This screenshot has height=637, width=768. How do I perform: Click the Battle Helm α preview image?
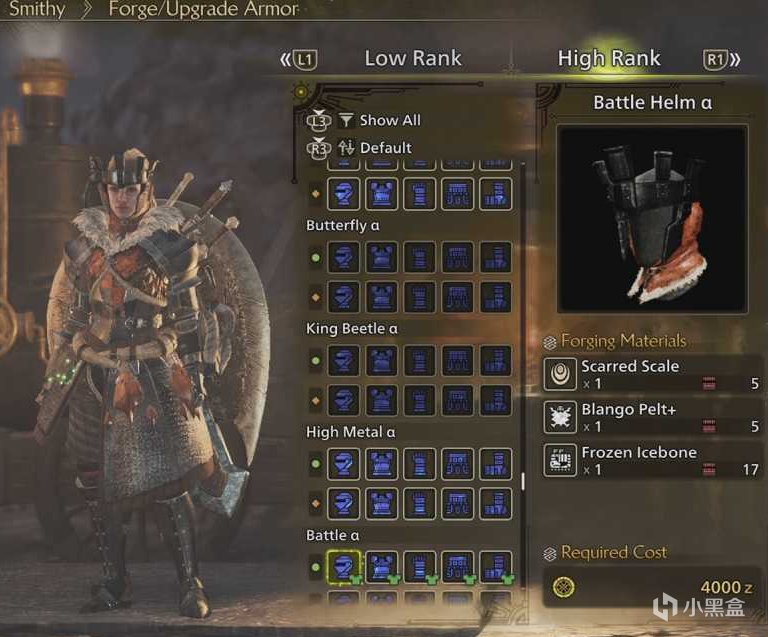pos(652,219)
